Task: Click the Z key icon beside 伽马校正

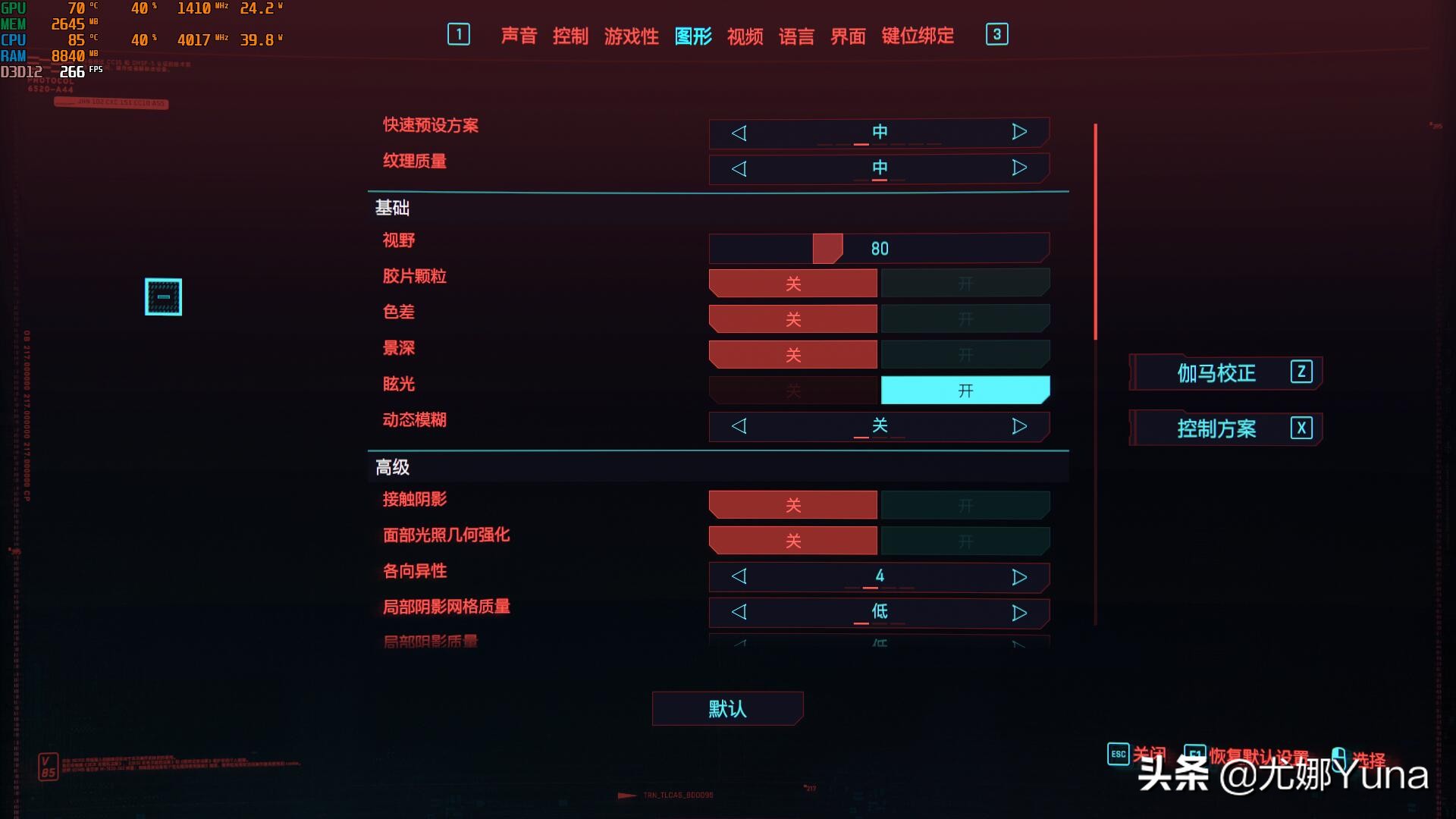Action: pyautogui.click(x=1301, y=373)
